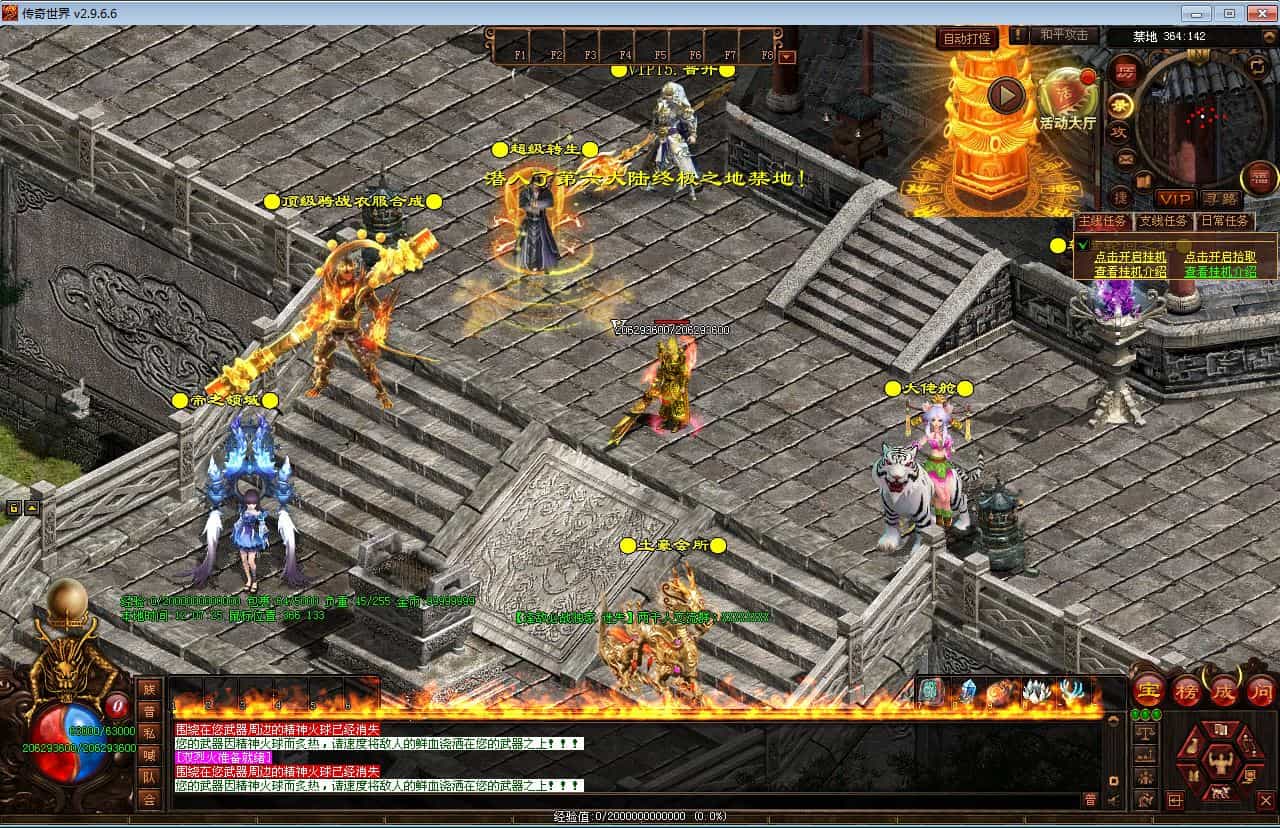Toggle the 自动打怪 auto-fight button
The height and width of the screenshot is (828, 1280).
click(x=968, y=39)
